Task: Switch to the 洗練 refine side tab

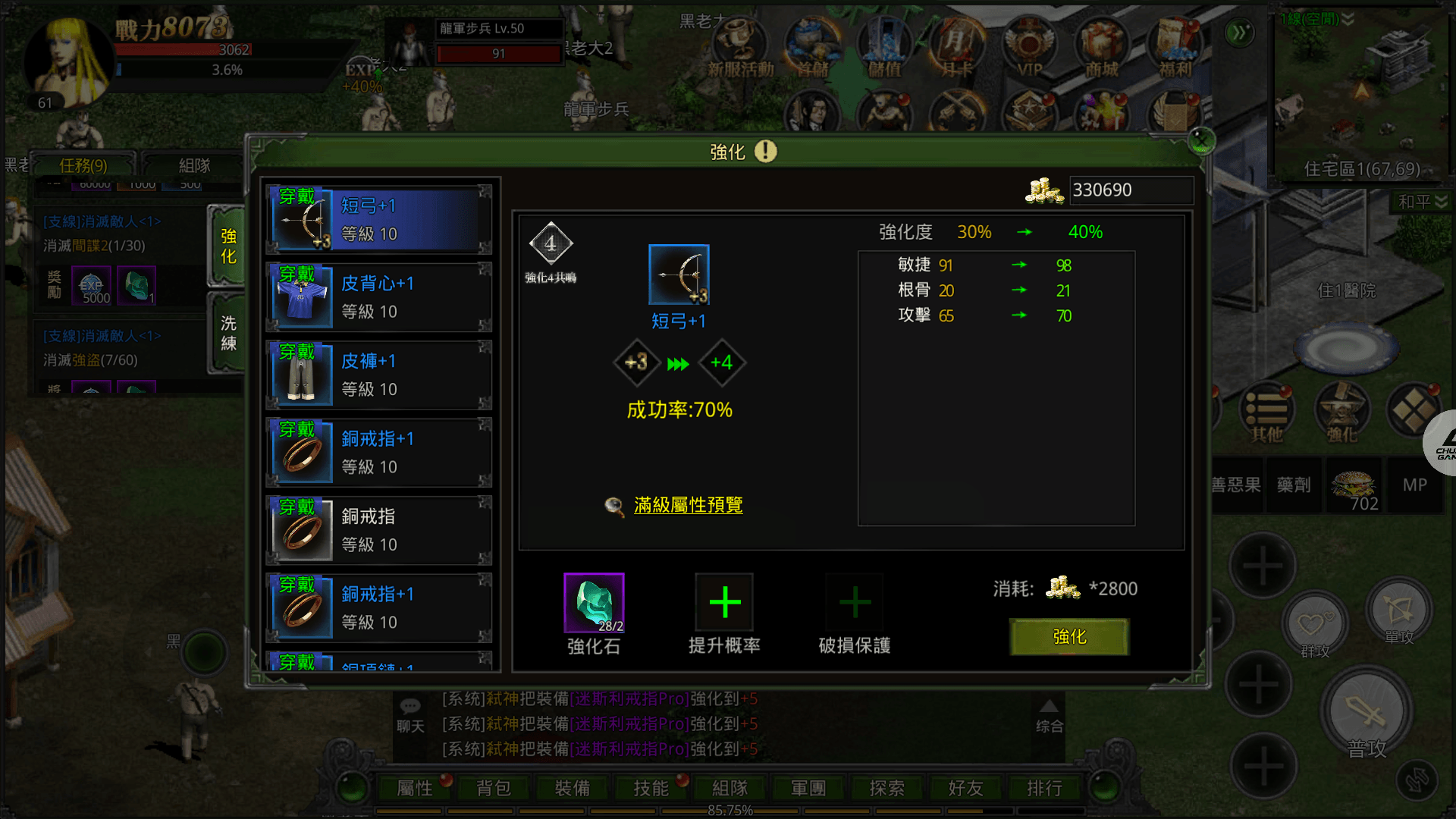Action: click(x=227, y=334)
